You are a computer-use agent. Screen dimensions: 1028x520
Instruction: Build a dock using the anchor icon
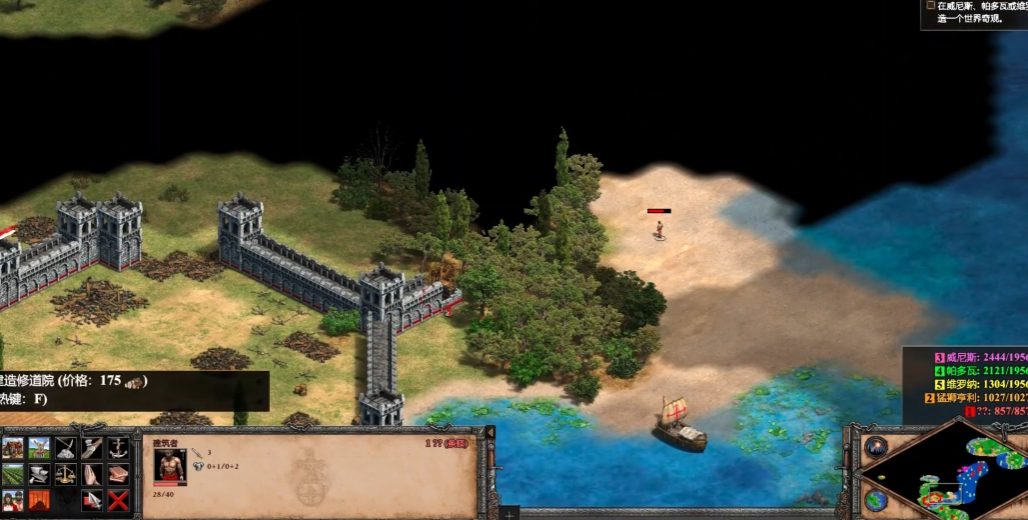[x=118, y=448]
